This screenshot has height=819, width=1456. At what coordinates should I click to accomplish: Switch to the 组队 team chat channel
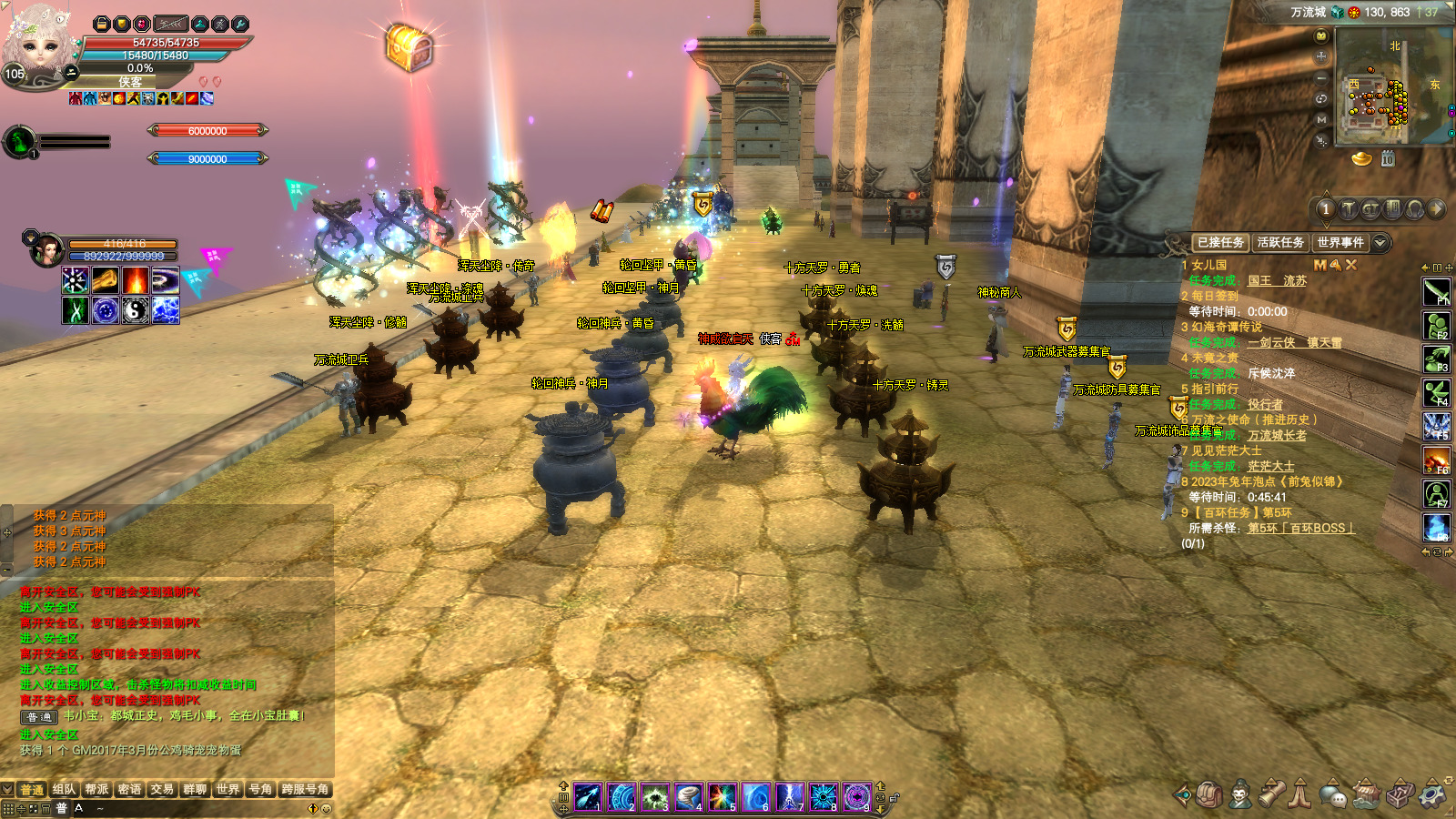(64, 789)
